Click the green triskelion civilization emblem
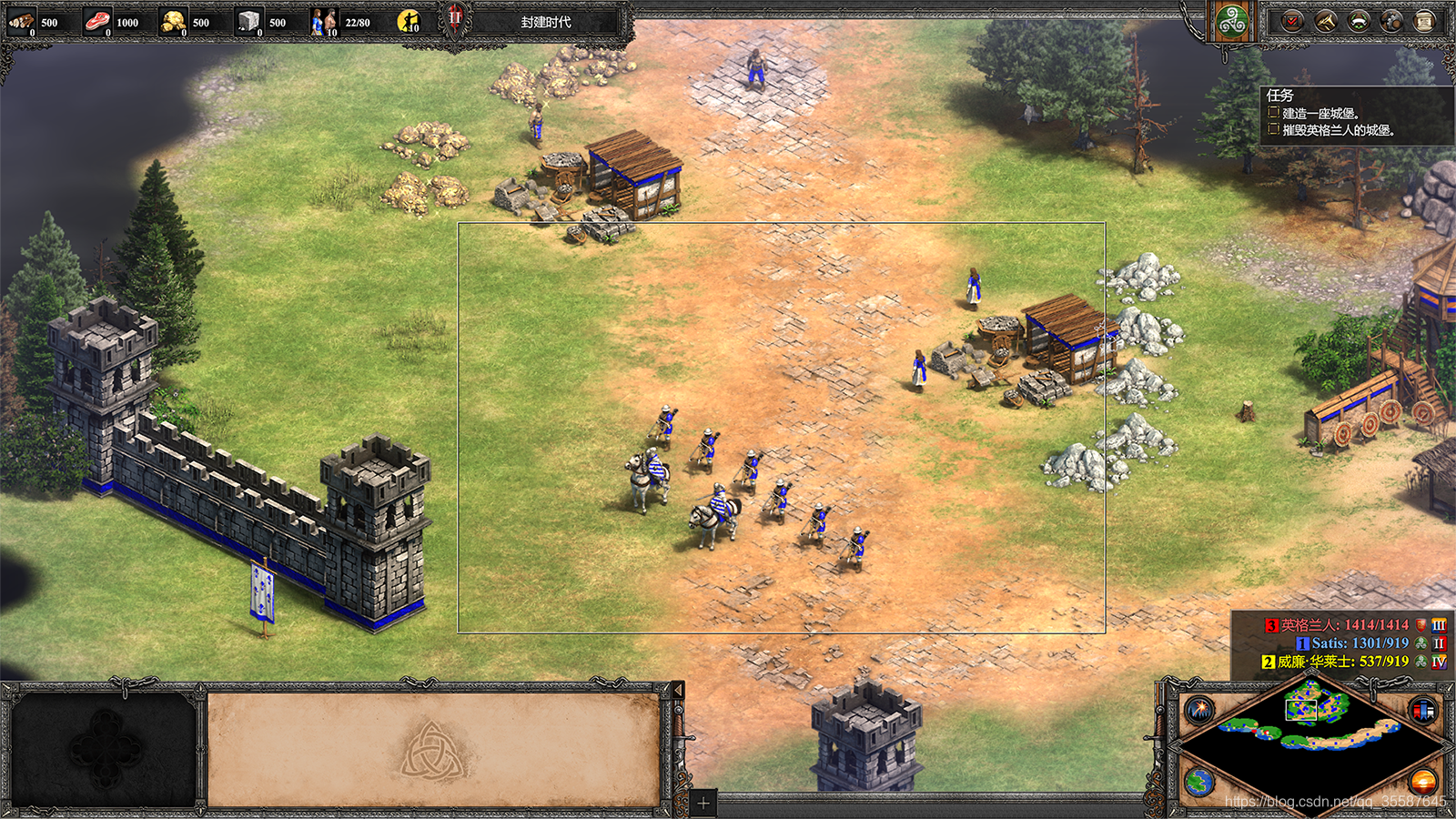 click(x=1232, y=22)
